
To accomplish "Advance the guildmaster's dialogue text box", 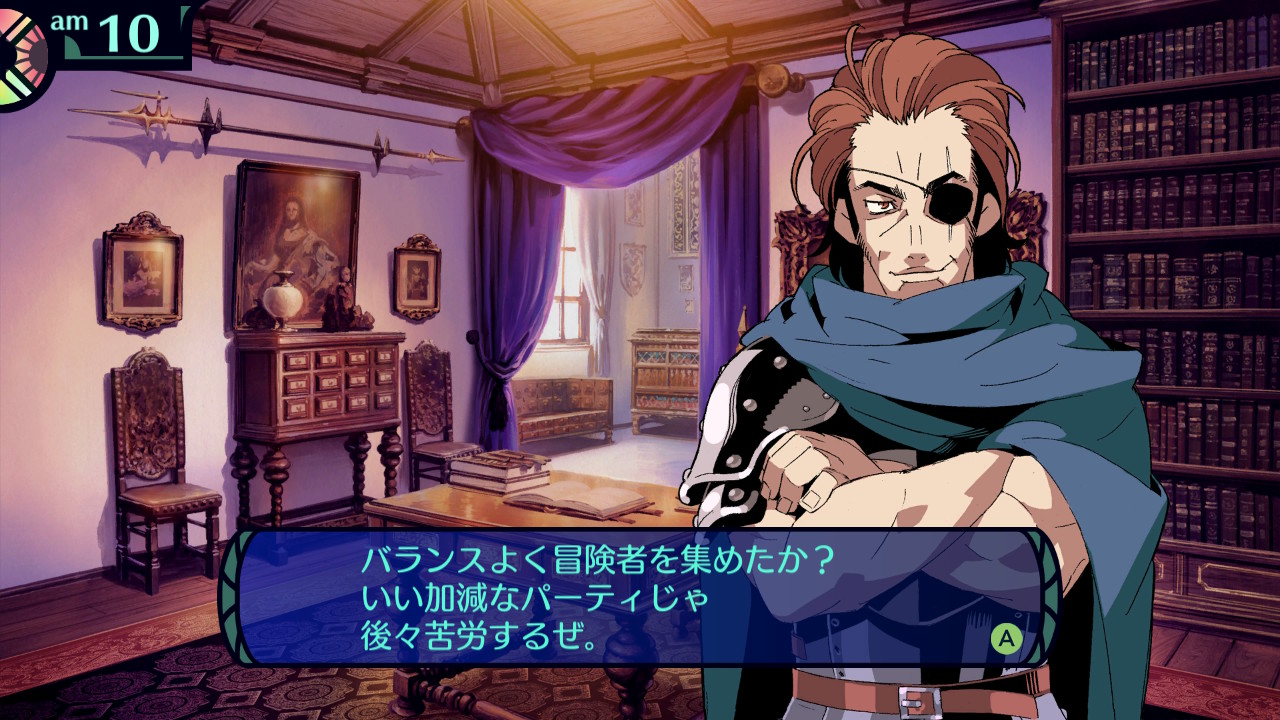I will click(1006, 638).
